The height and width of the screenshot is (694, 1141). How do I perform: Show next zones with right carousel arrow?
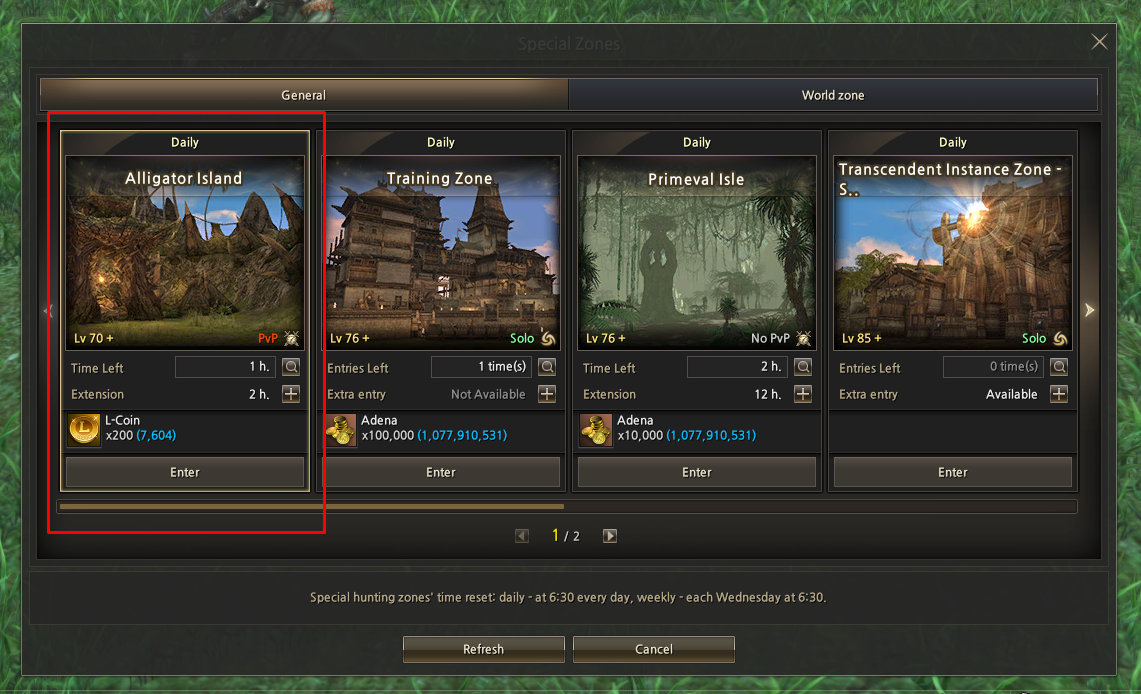pyautogui.click(x=1090, y=311)
